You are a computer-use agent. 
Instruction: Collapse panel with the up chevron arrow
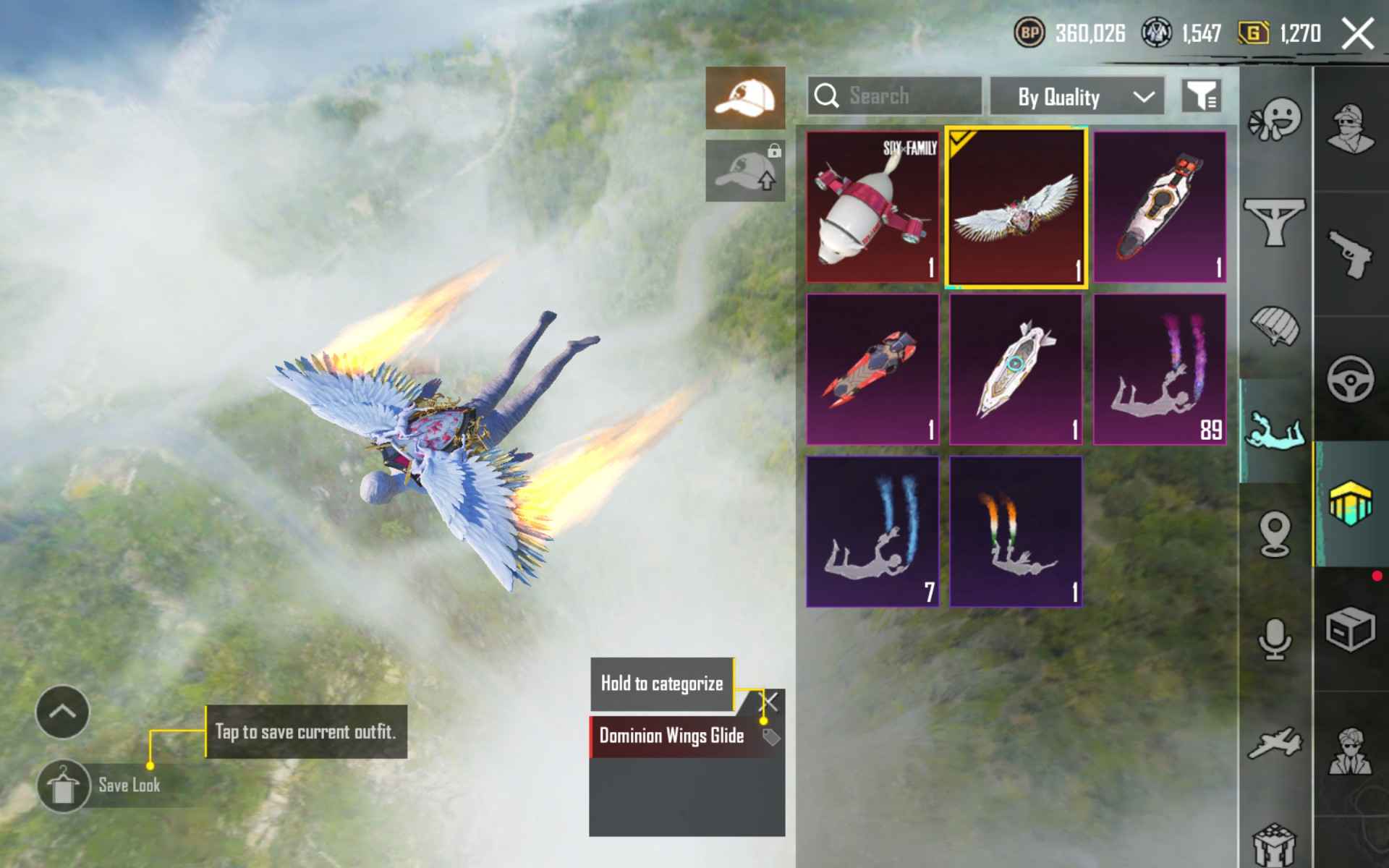61,713
